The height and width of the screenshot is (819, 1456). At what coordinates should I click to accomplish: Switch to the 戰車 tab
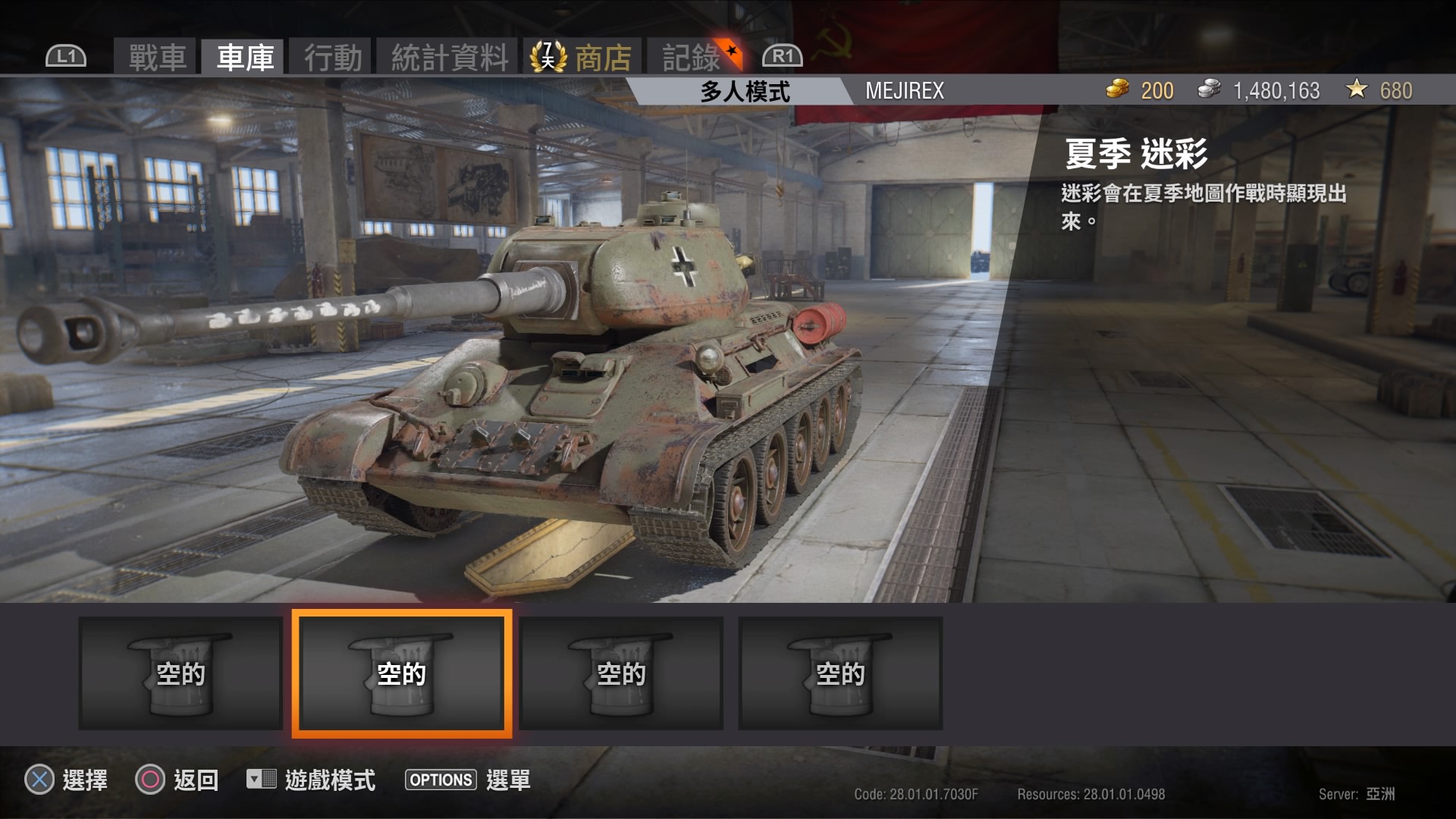[x=157, y=57]
